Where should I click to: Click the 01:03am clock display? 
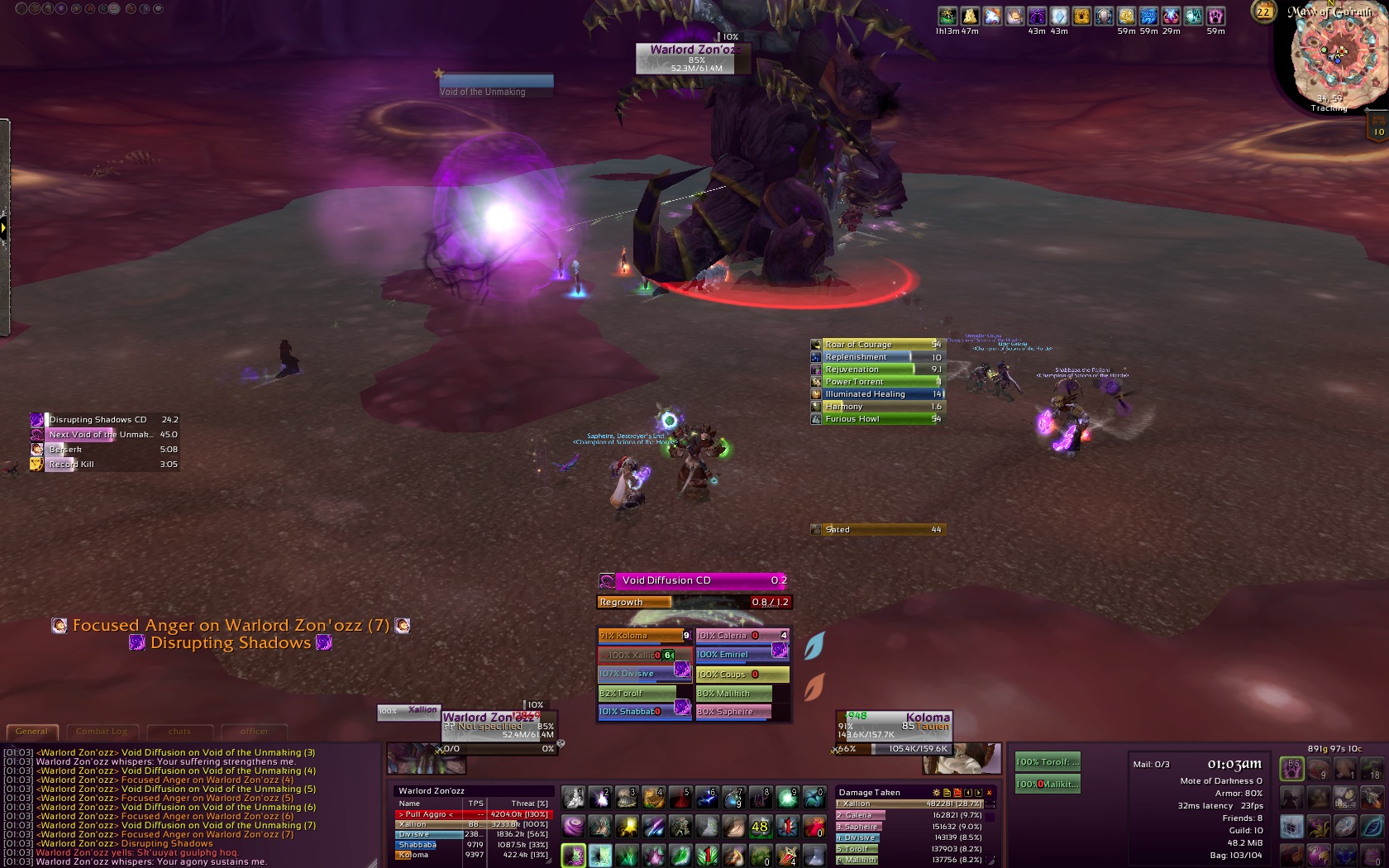click(x=1234, y=765)
